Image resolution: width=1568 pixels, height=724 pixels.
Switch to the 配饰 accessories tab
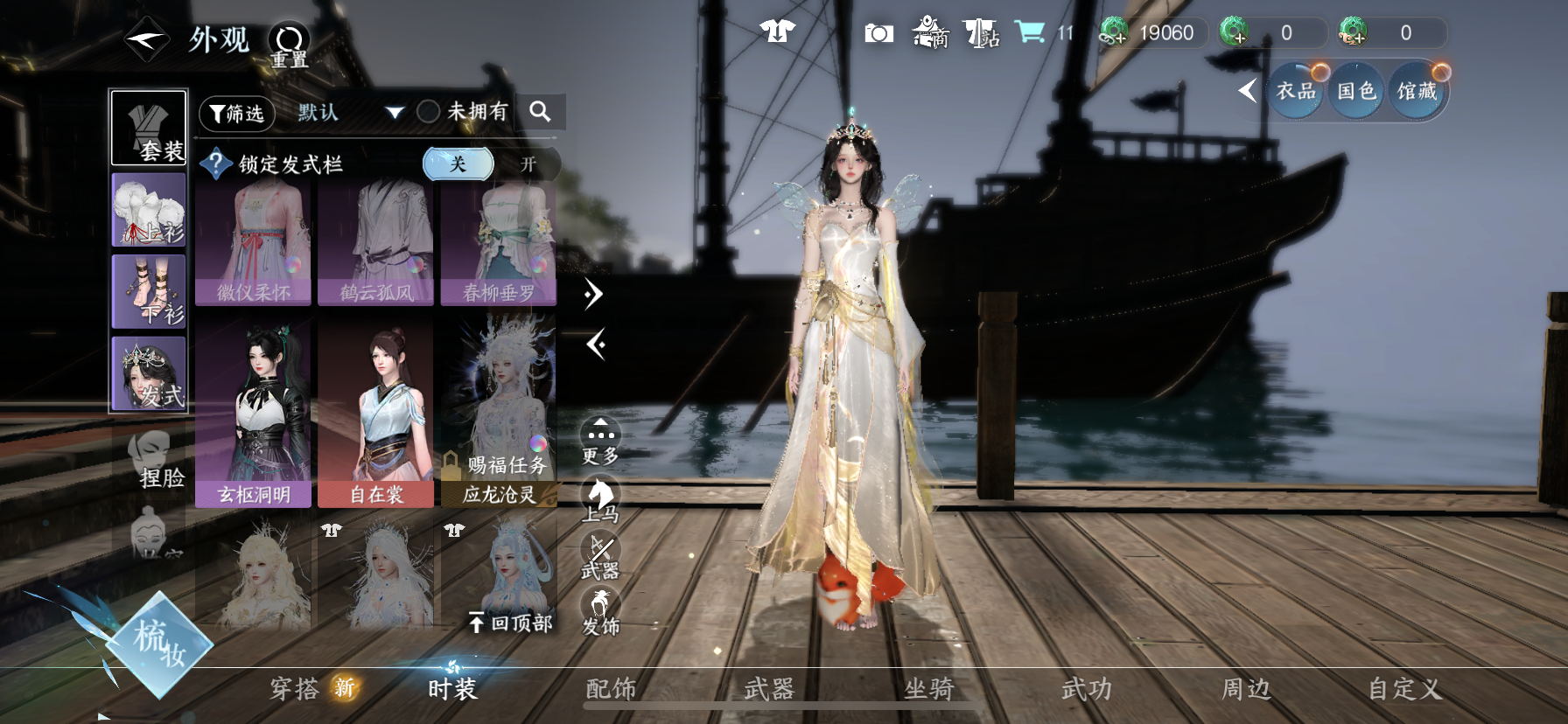tap(610, 689)
